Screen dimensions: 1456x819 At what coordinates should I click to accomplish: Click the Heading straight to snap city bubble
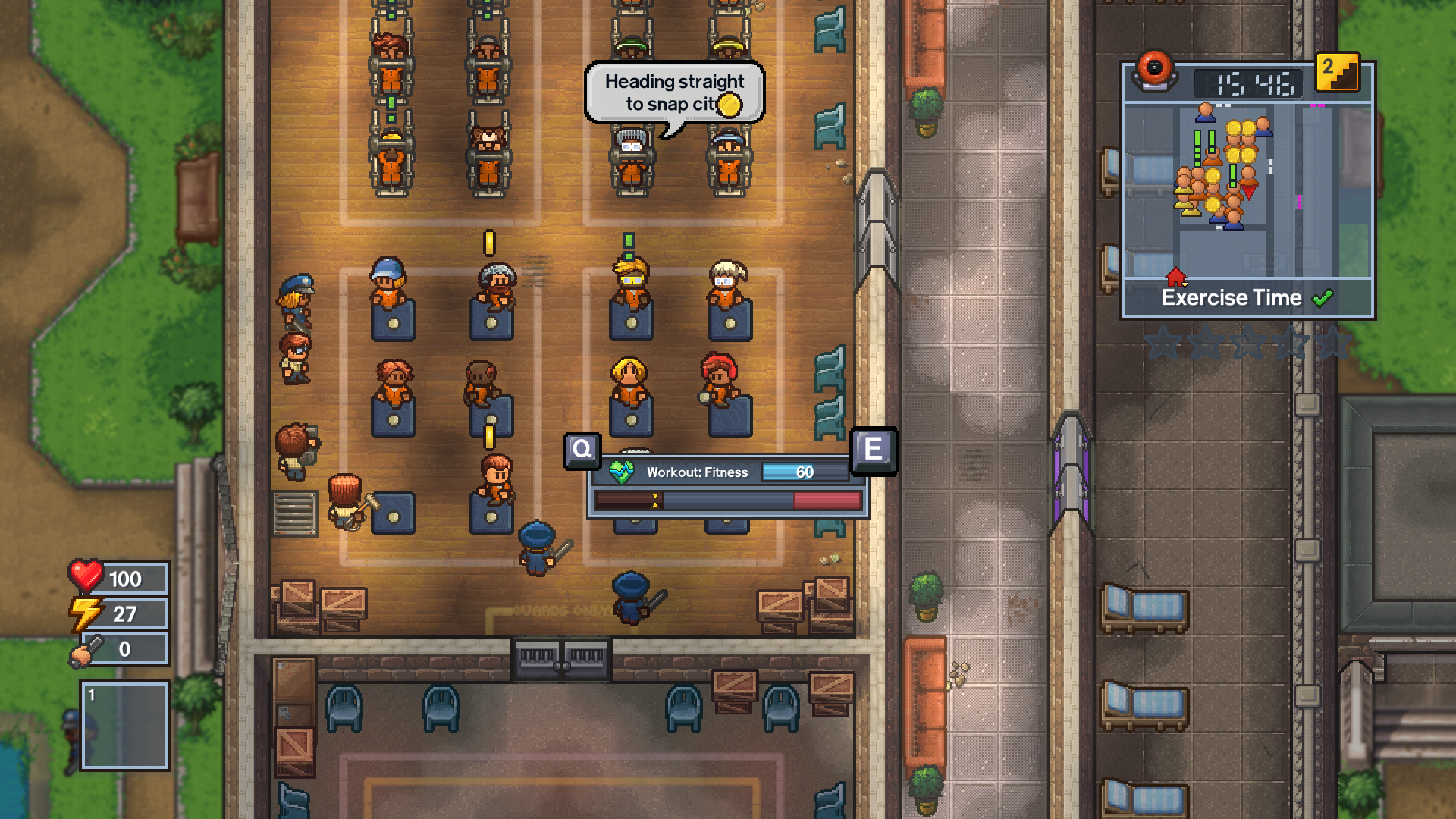tap(672, 92)
